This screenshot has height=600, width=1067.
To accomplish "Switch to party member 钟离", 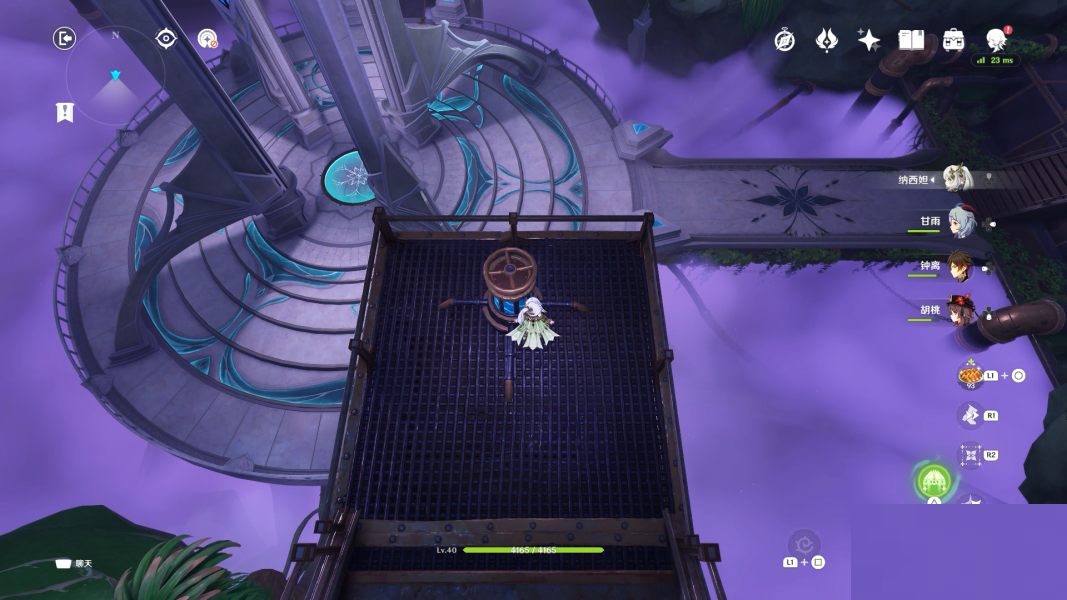I will tap(960, 266).
